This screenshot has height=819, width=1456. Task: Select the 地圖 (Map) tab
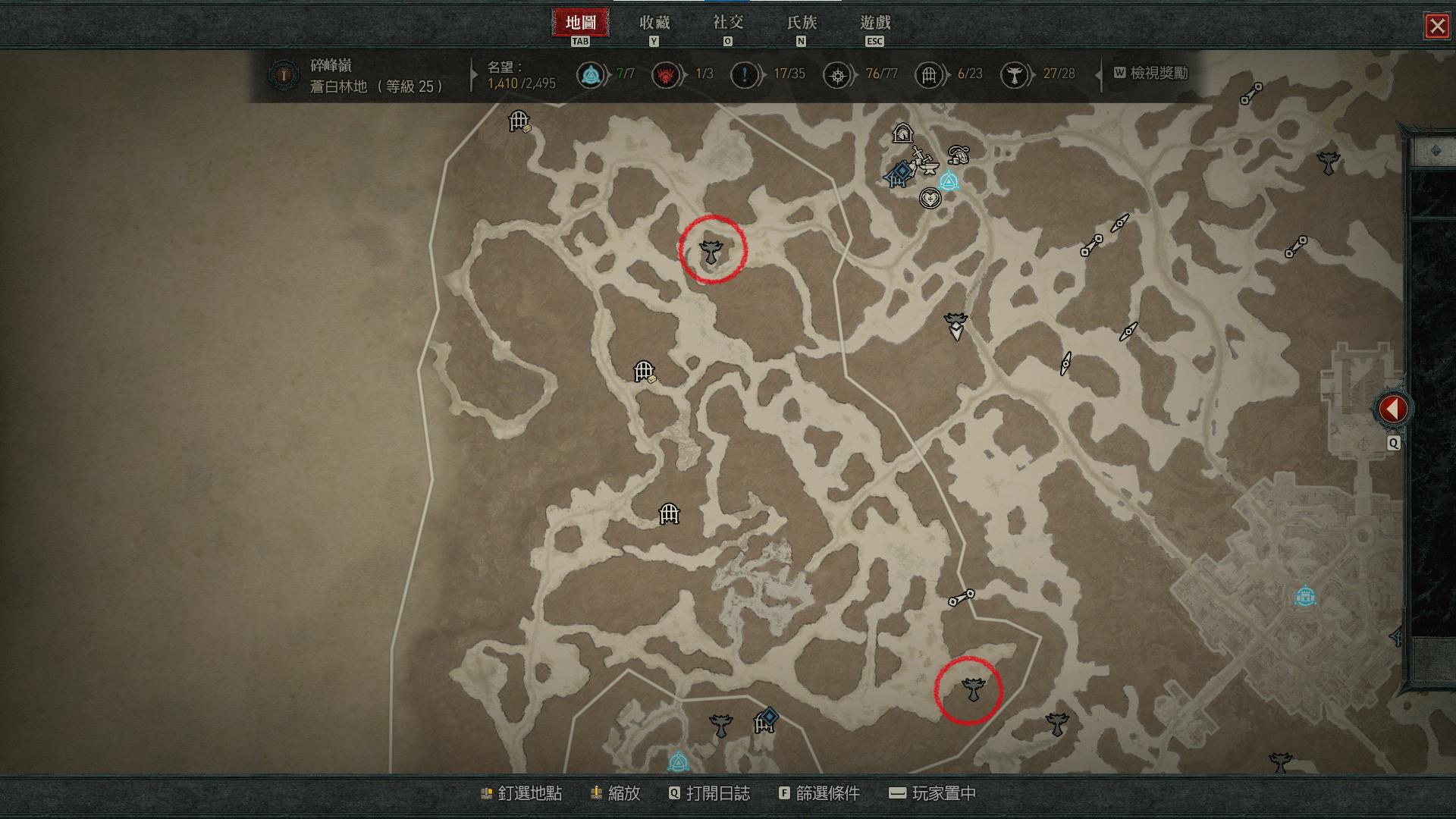pos(580,24)
